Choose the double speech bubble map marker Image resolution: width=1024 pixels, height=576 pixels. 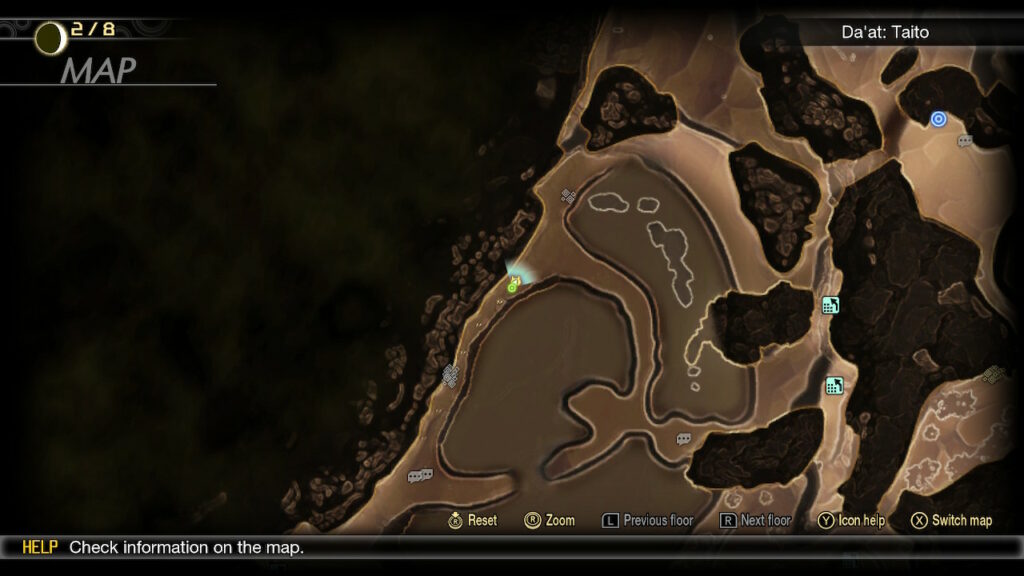[420, 476]
